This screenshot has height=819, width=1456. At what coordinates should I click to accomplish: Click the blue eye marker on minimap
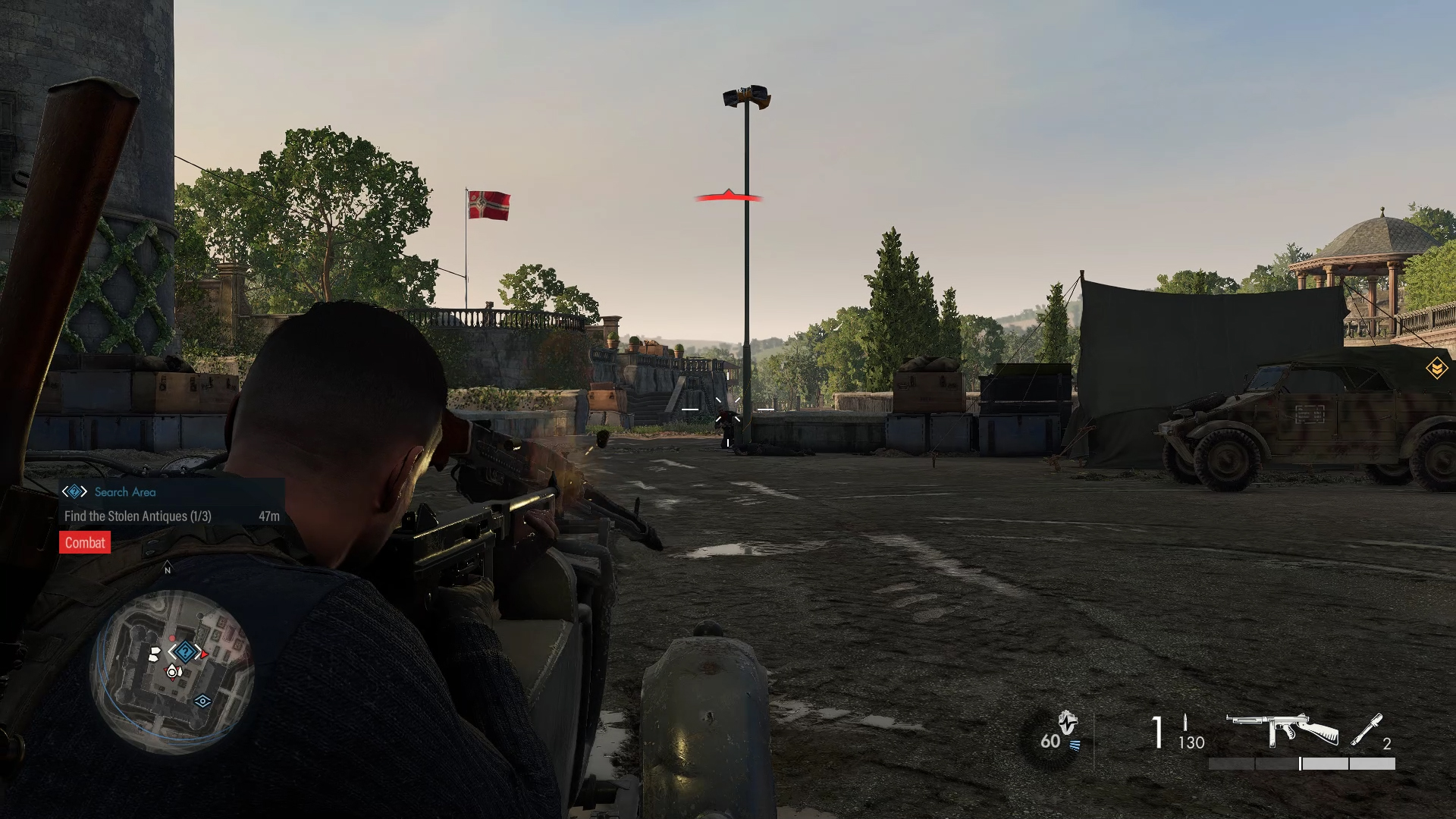(202, 701)
